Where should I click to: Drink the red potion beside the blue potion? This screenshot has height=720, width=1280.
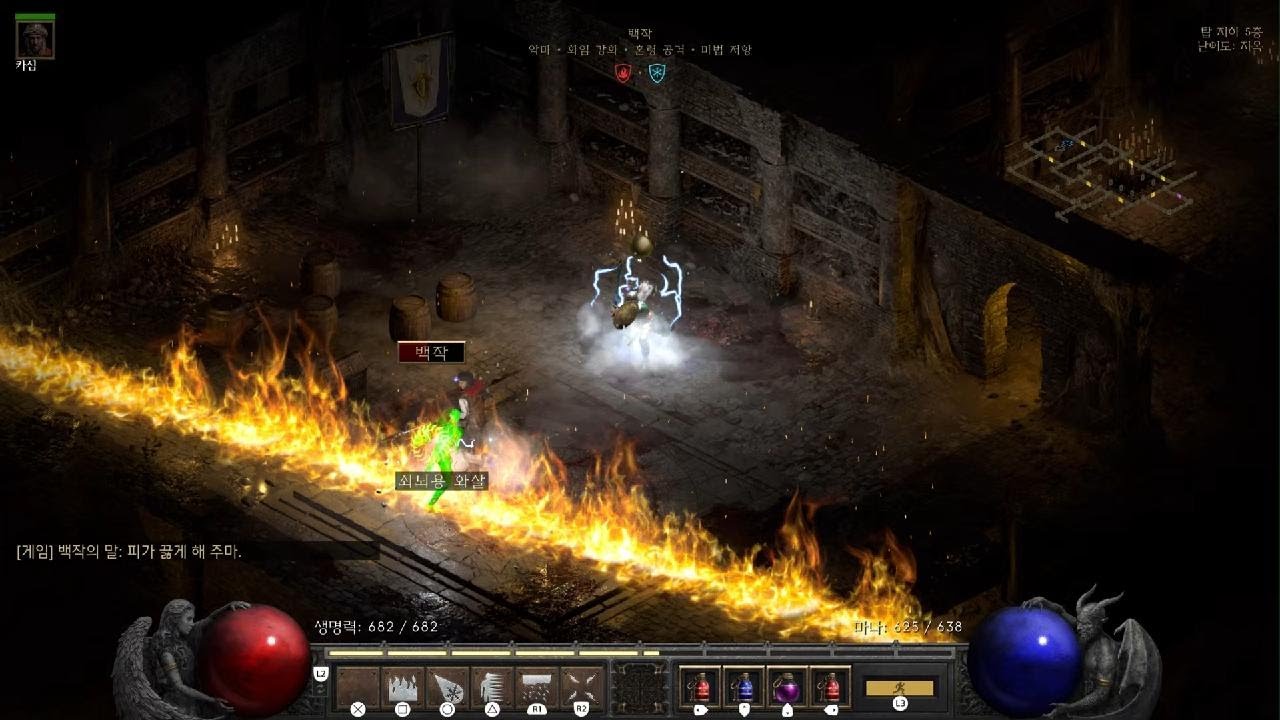tap(700, 687)
